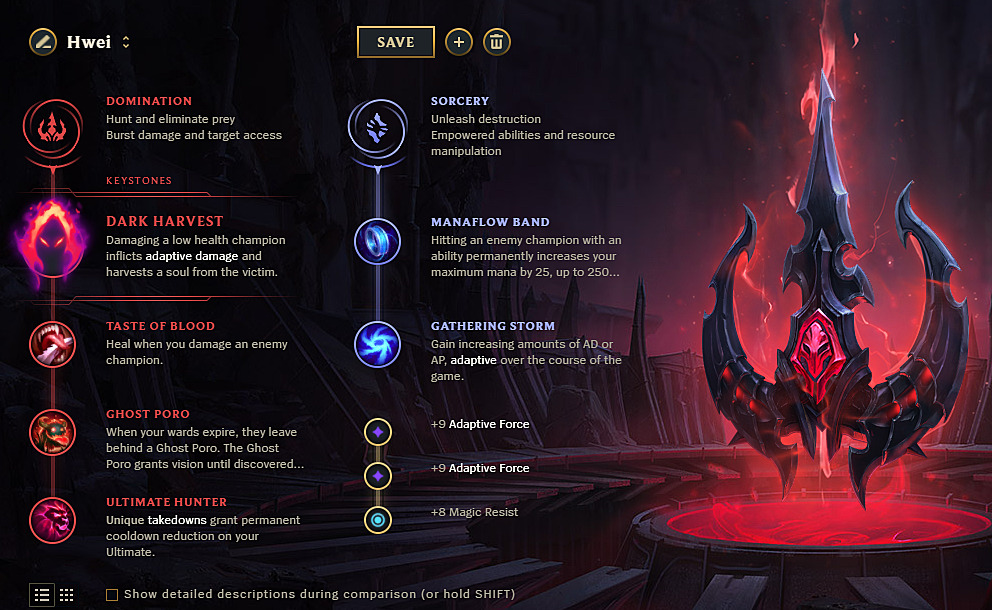Screen dimensions: 992x610
Task: Click the Magic Resist stat shard
Action: tap(378, 520)
